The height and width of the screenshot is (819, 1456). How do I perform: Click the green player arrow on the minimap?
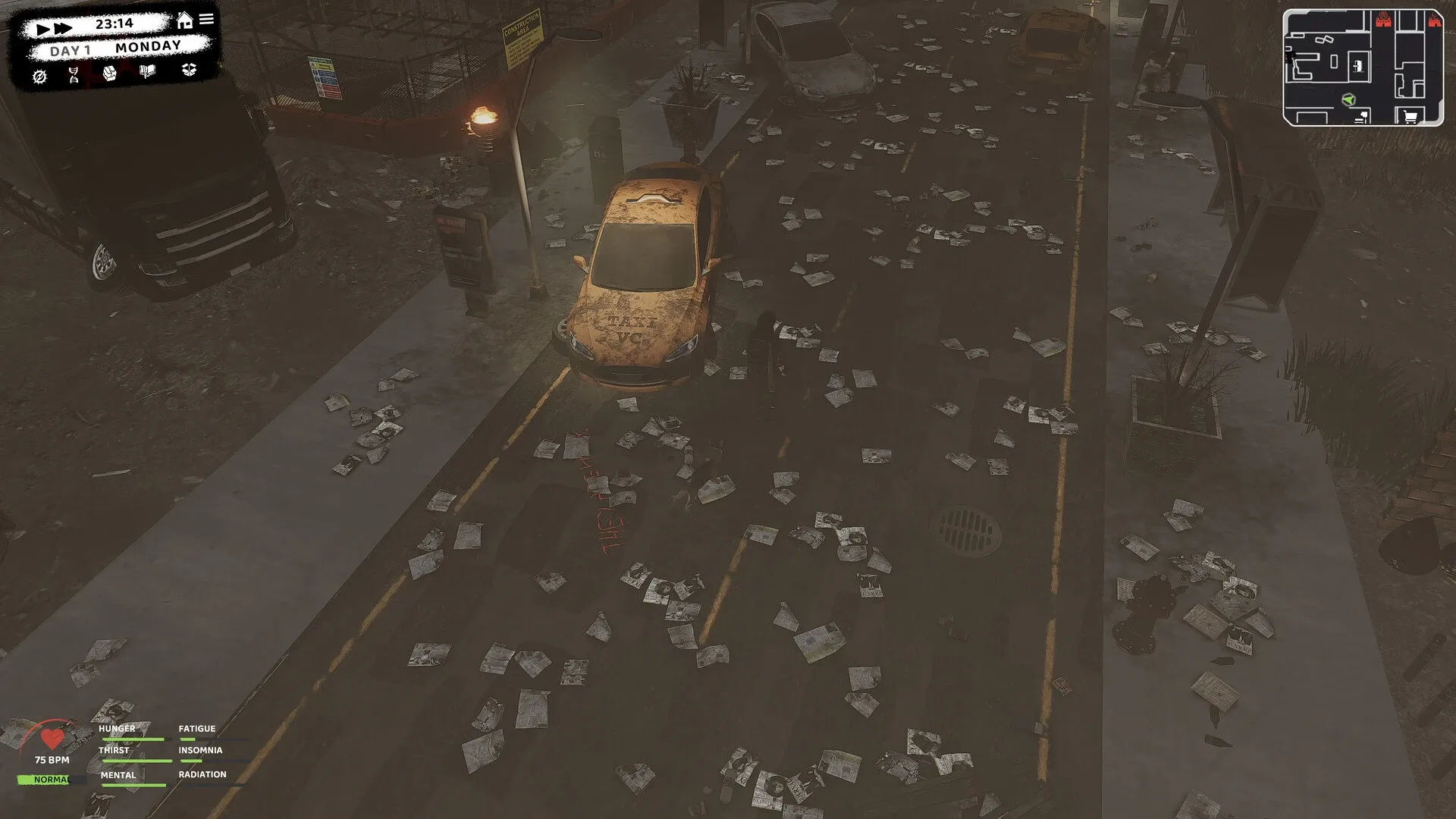[x=1349, y=99]
